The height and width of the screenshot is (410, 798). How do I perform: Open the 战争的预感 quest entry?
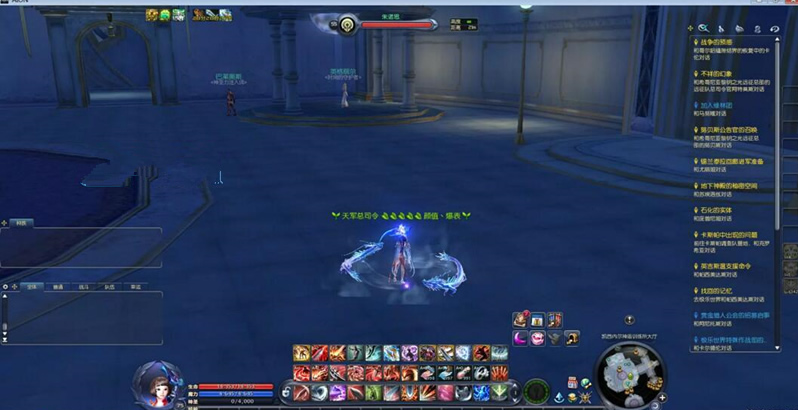721,41
